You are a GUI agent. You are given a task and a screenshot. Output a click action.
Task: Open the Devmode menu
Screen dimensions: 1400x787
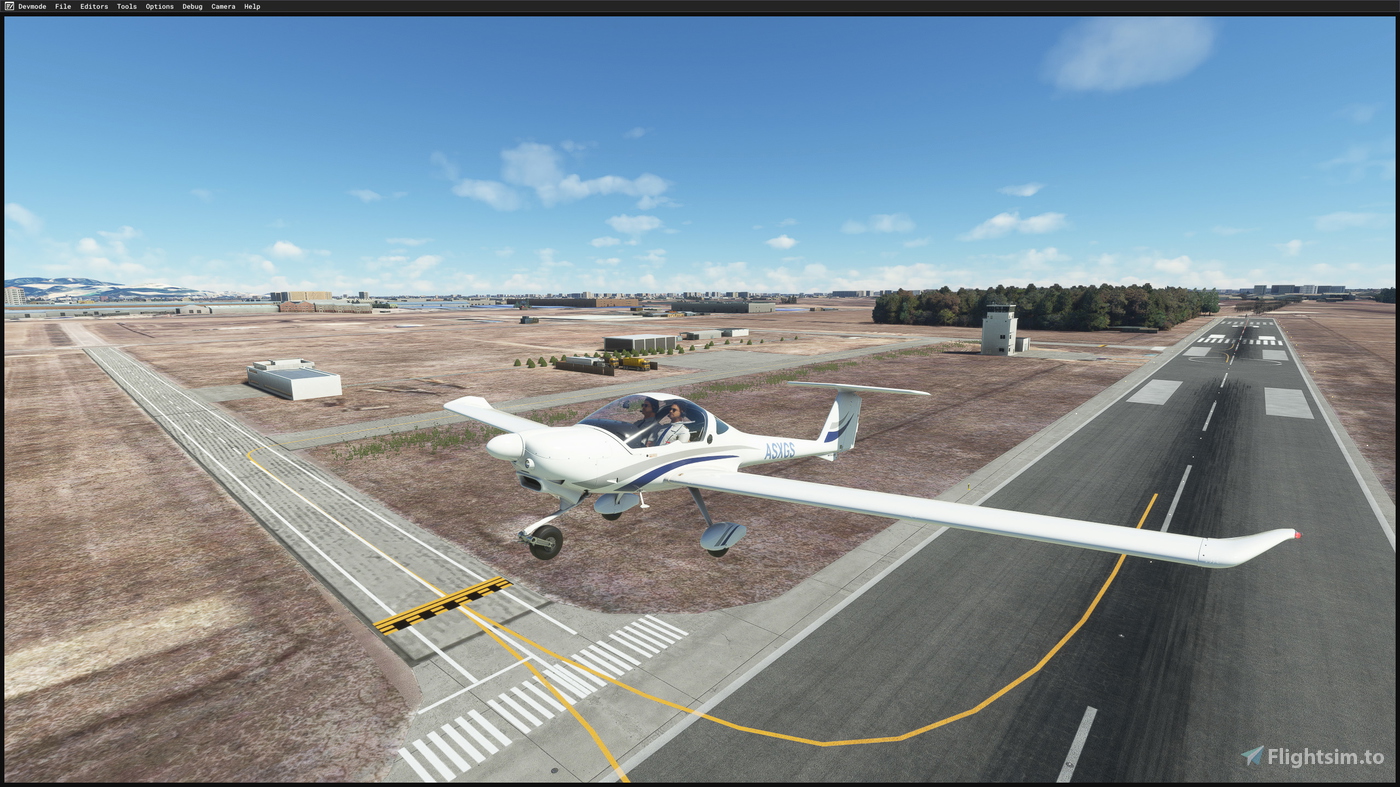(x=31, y=6)
